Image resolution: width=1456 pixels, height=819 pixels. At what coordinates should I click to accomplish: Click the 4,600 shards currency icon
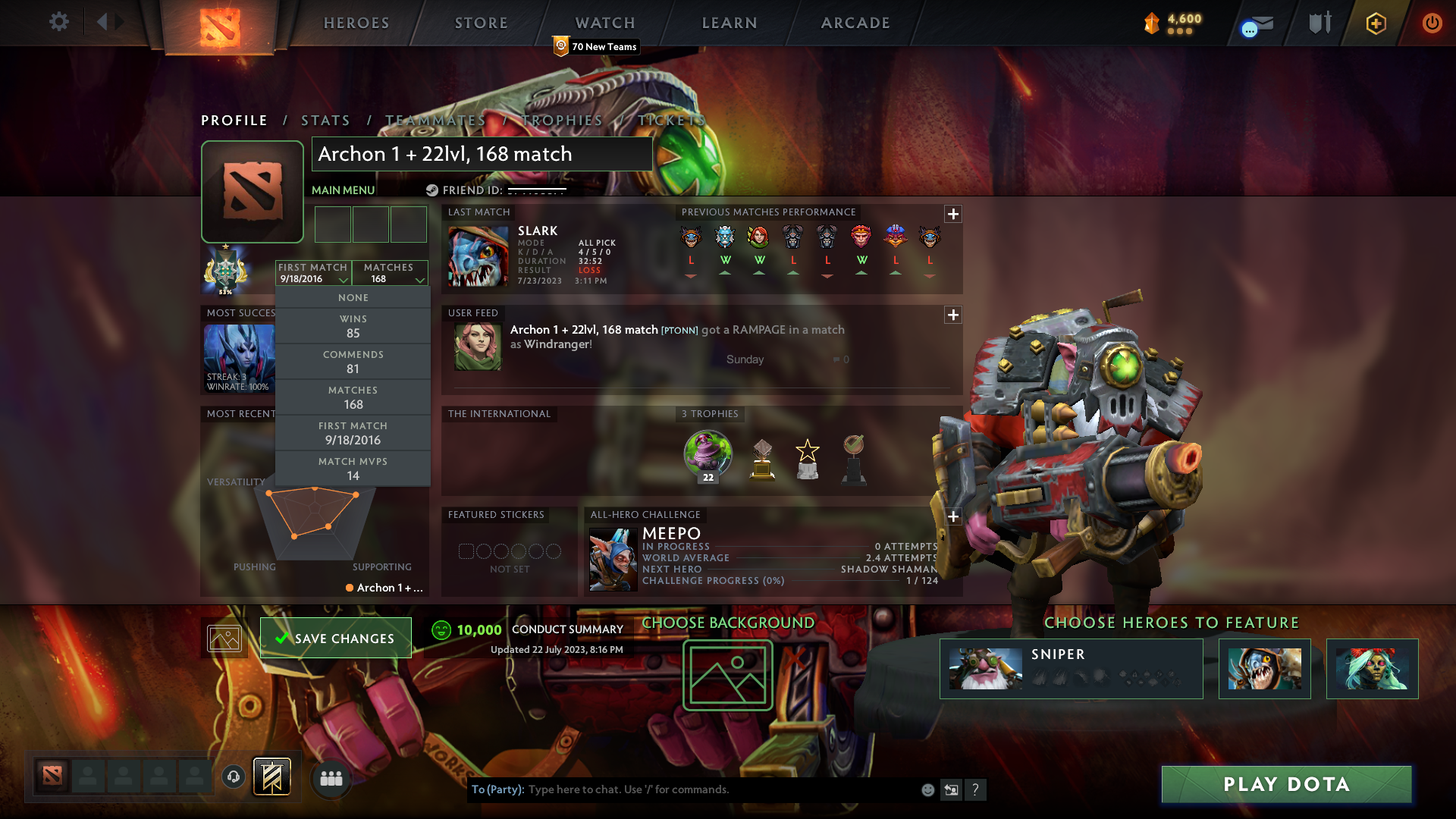[1151, 24]
